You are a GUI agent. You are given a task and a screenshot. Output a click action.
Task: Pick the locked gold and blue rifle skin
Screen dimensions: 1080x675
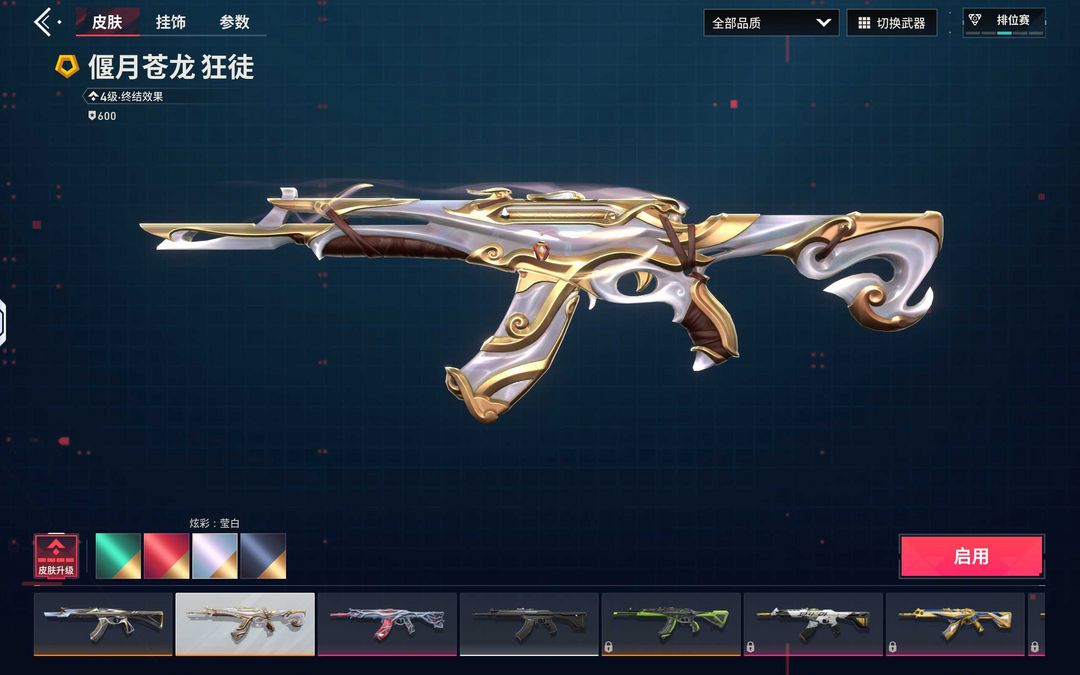pyautogui.click(x=955, y=624)
